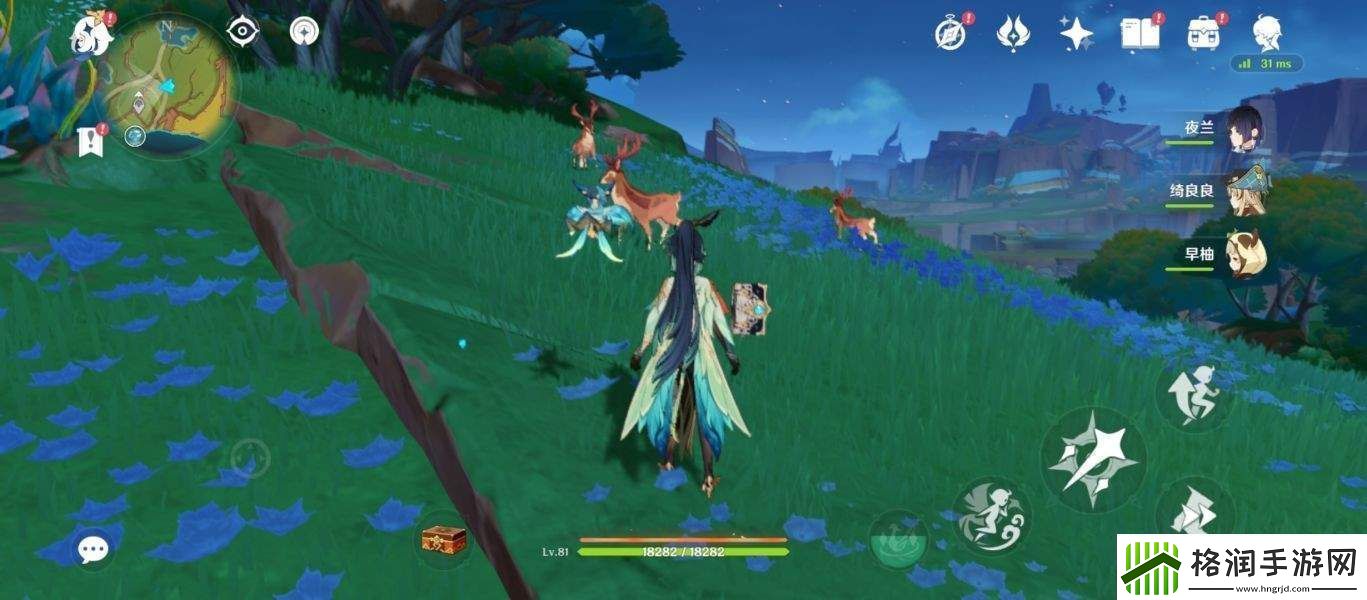Screen dimensions: 1367x600
Task: Open the adventurer handbook book icon
Action: pos(1140,34)
